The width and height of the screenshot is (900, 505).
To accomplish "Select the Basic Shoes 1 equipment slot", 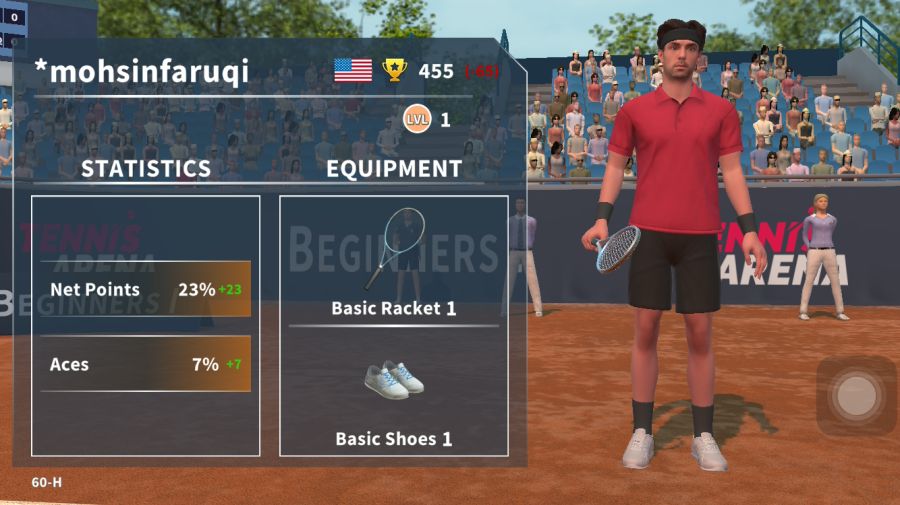I will 393,395.
